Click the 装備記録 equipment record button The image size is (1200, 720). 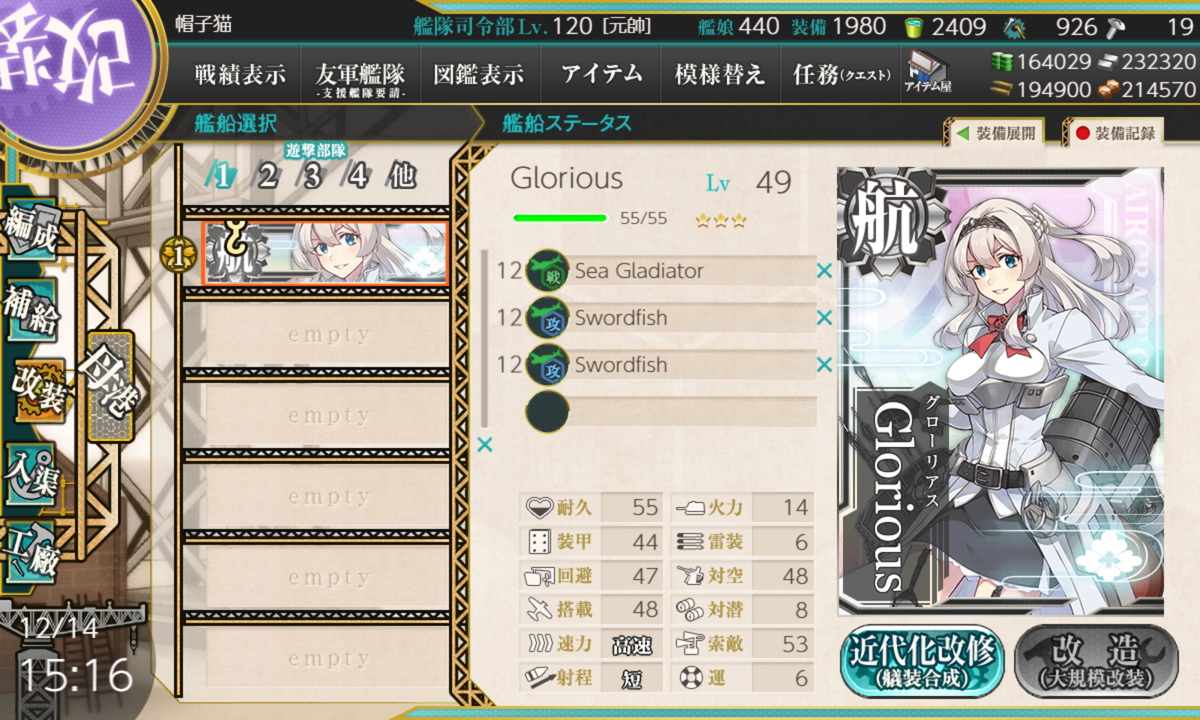1114,132
